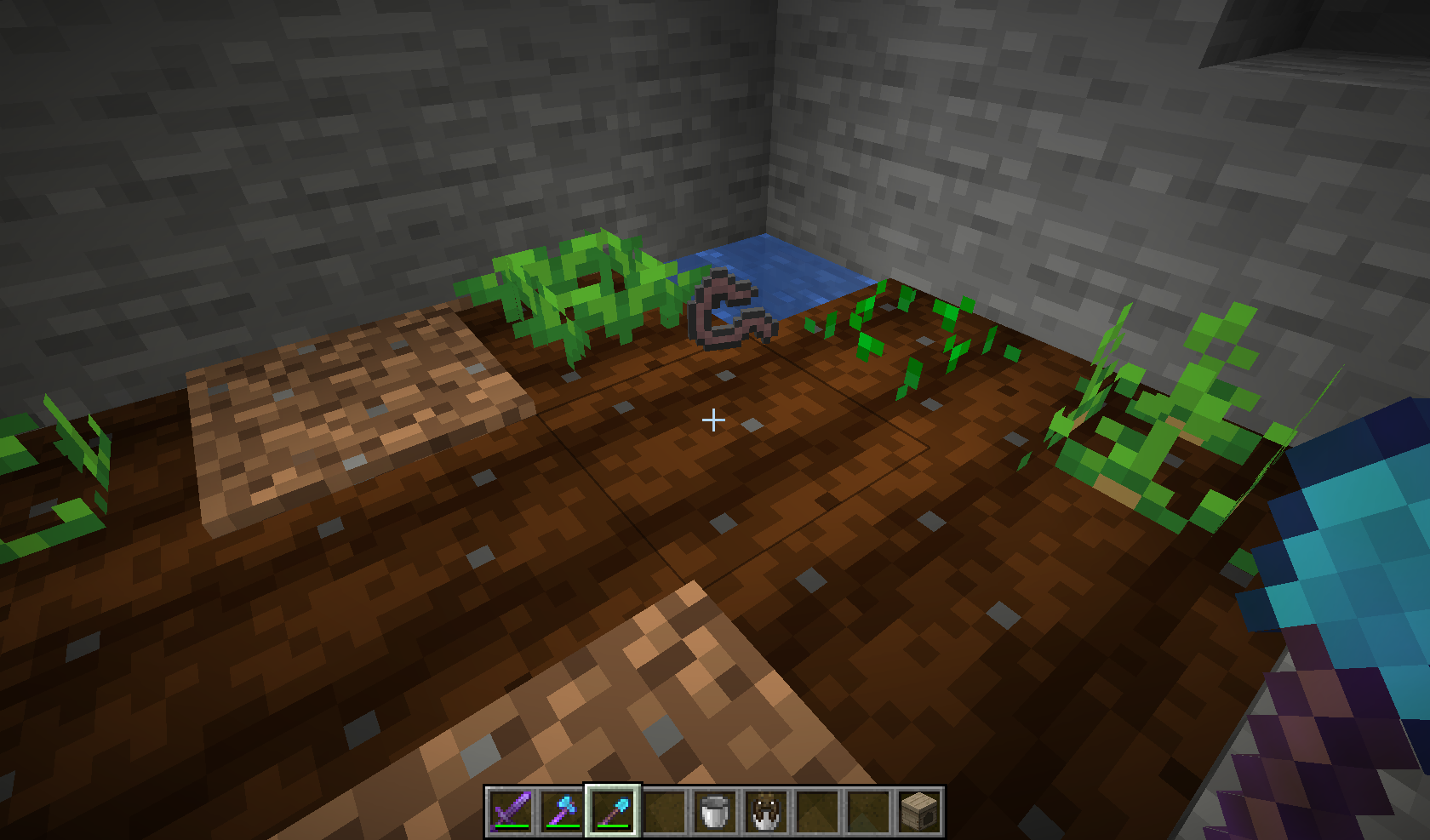Select the beehive block in the hotbar
The width and height of the screenshot is (1430, 840).
click(921, 810)
